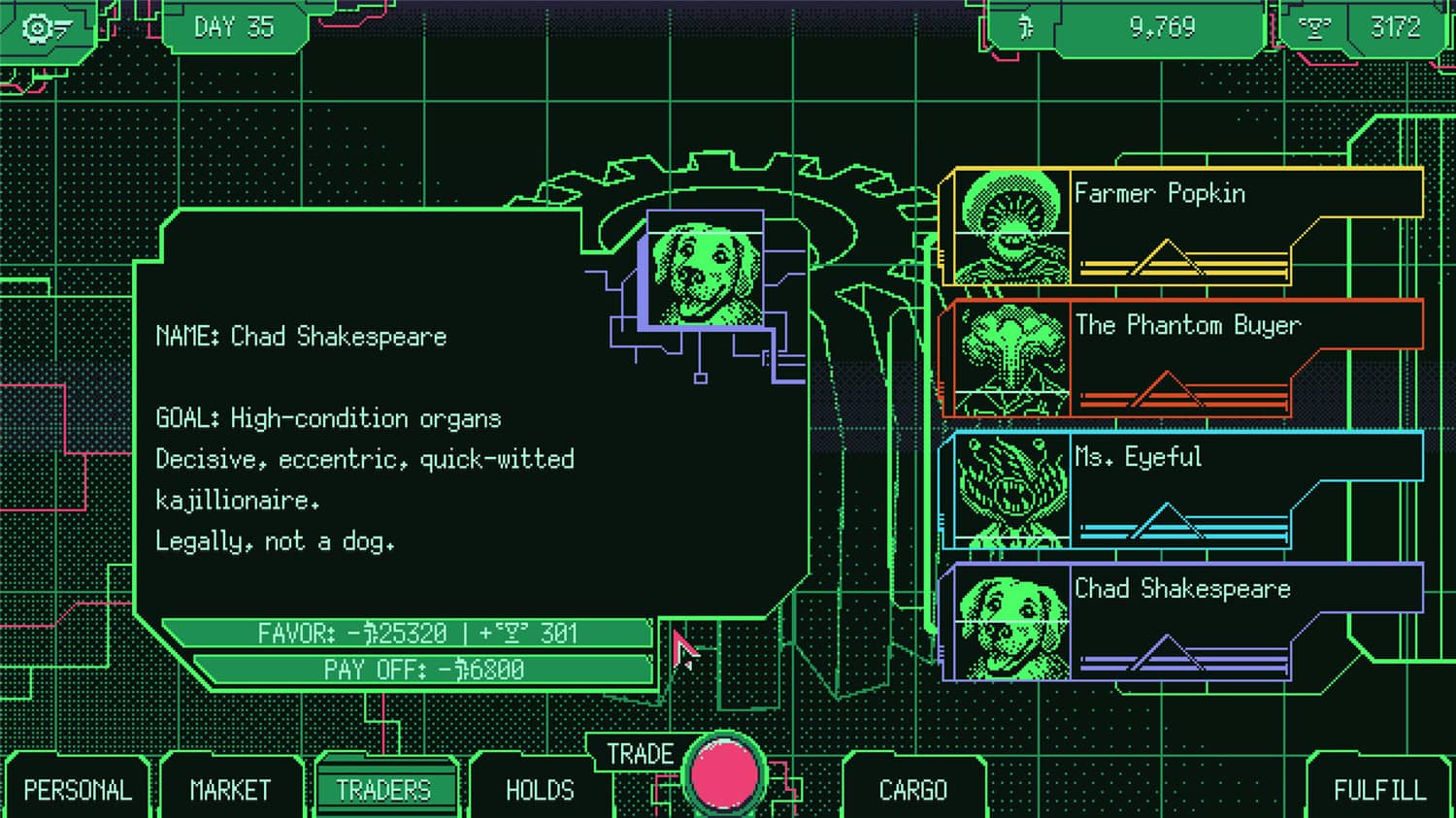Click the DAY 35 display
This screenshot has height=818, width=1456.
coord(233,27)
